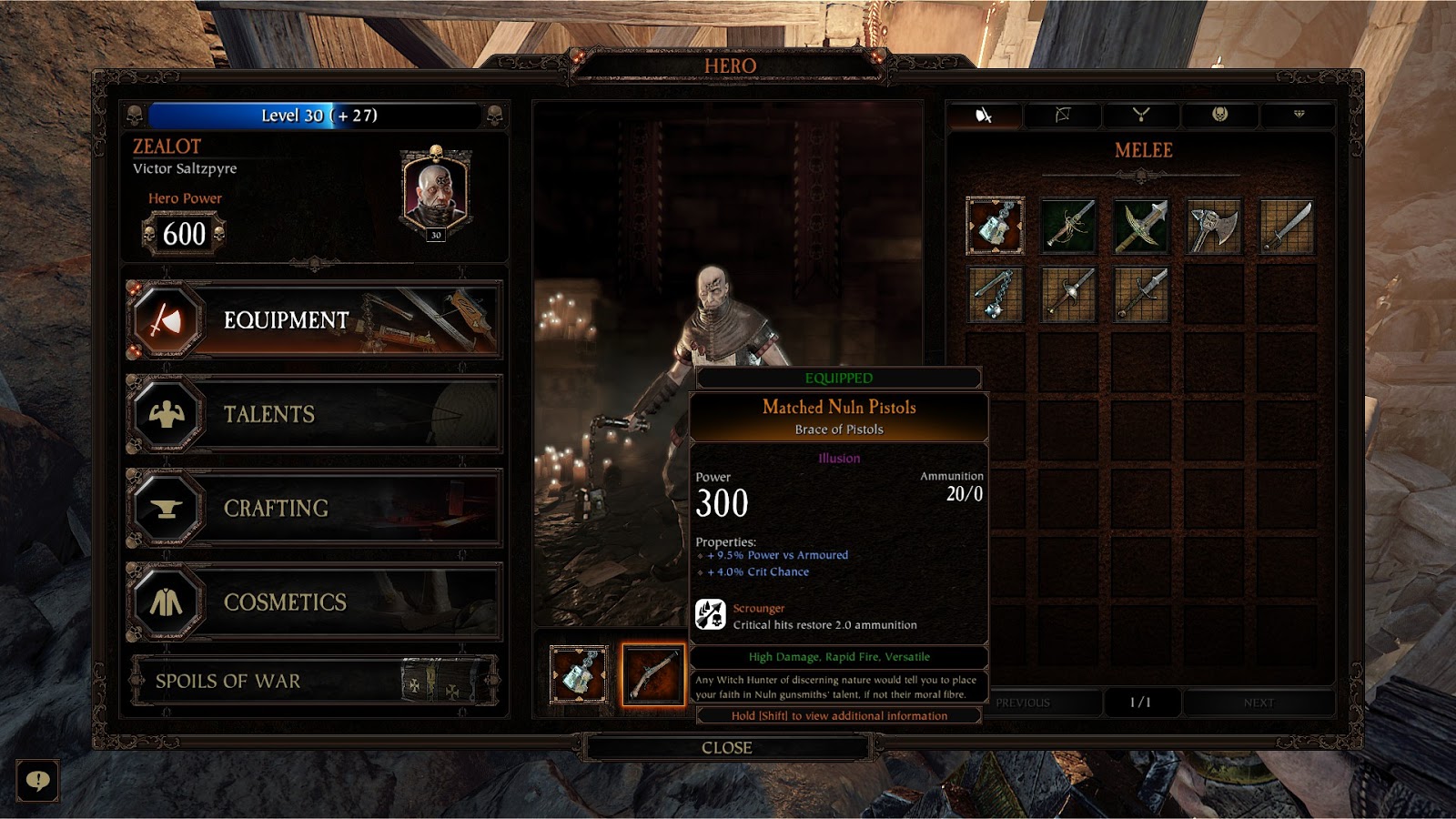
Task: Open the Cosmetics menu
Action: (314, 602)
